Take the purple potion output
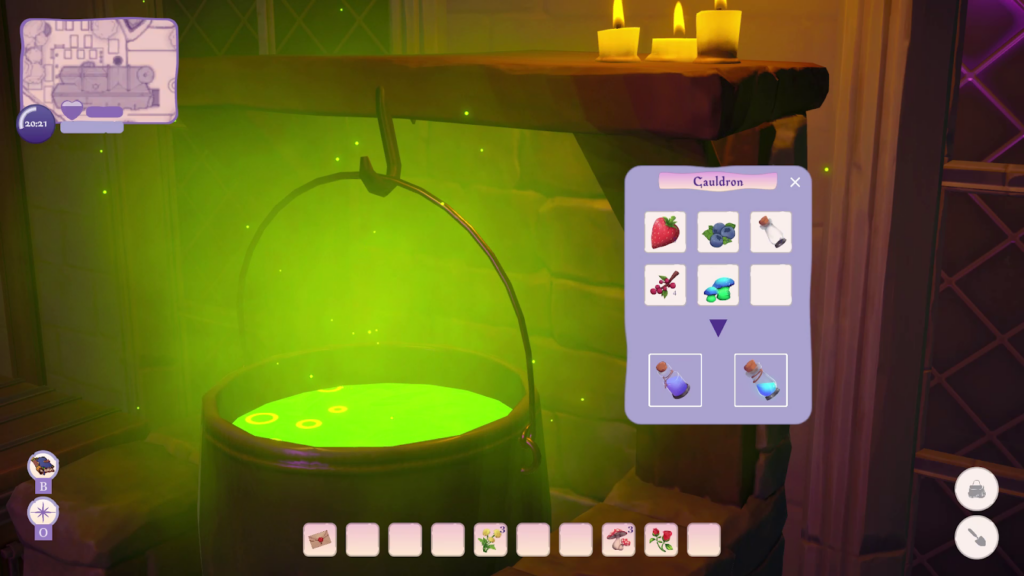The width and height of the screenshot is (1024, 576). coord(675,380)
